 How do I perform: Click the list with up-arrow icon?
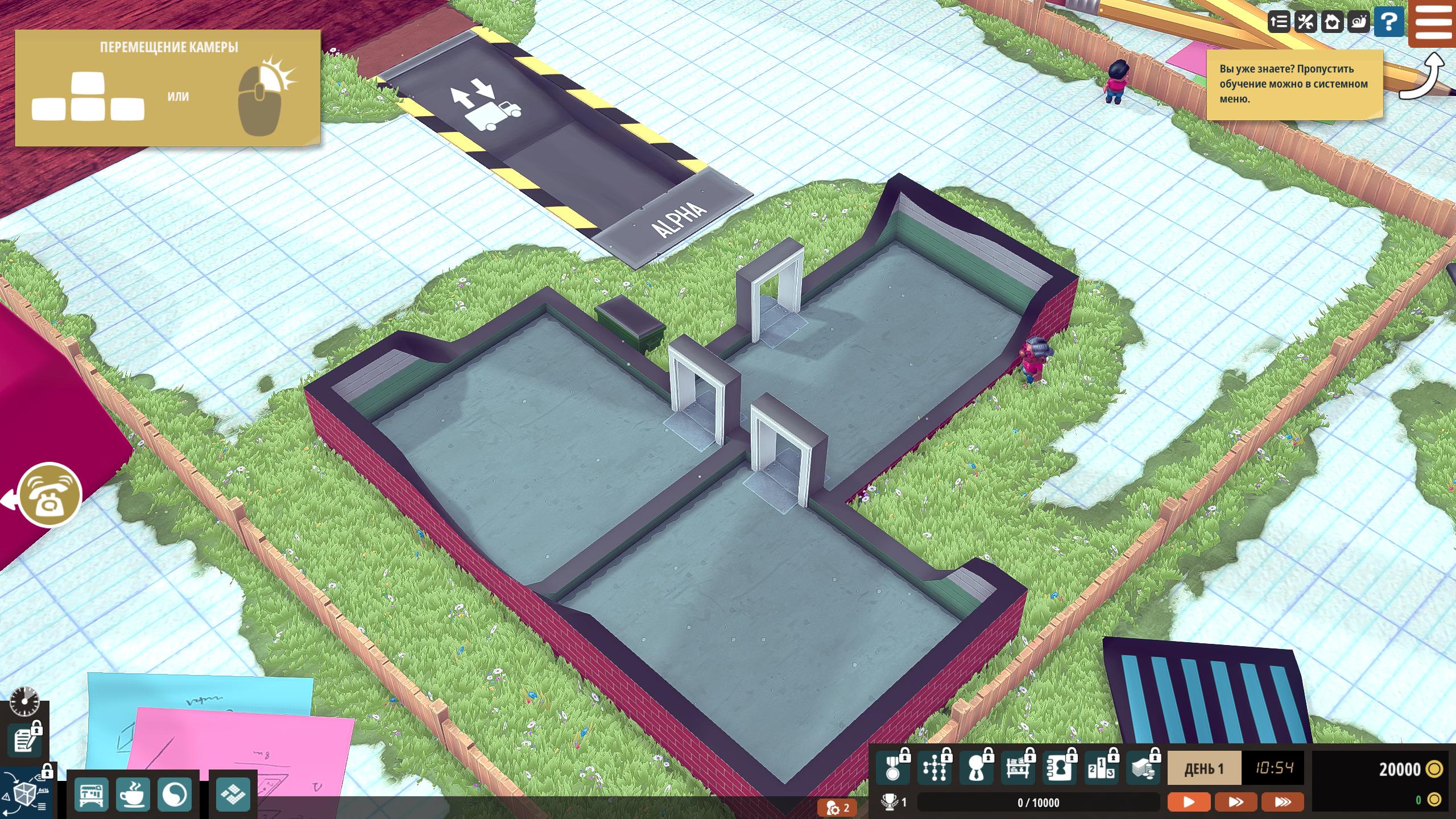1279,23
